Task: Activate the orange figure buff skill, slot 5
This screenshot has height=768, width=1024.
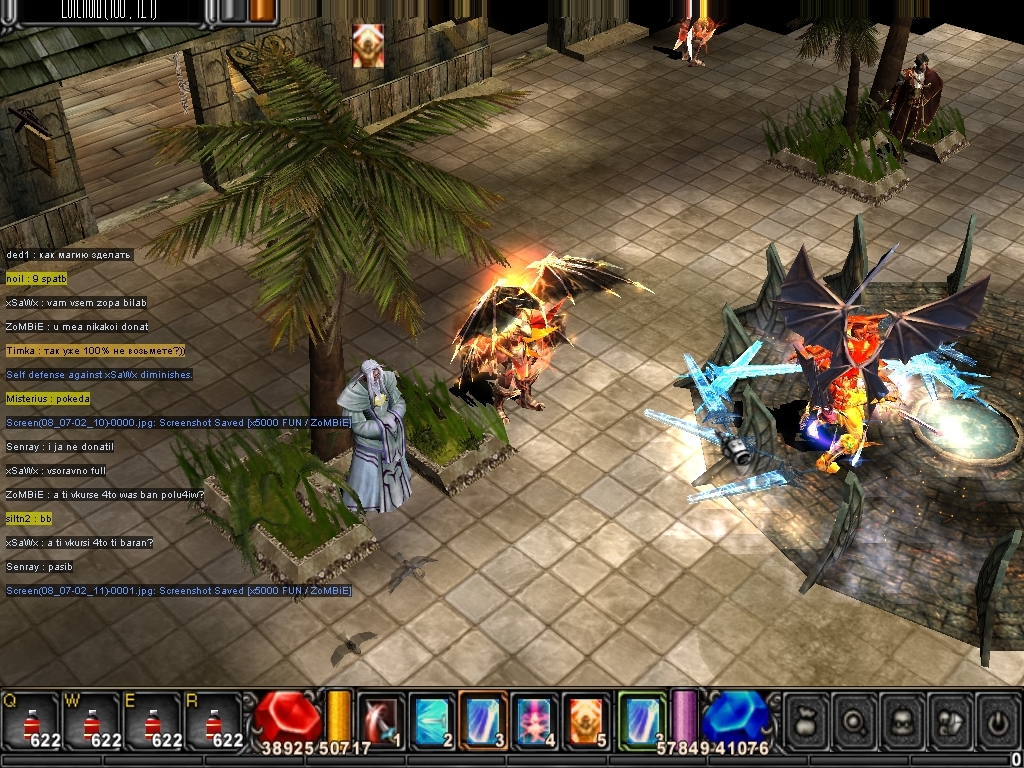Action: [587, 720]
